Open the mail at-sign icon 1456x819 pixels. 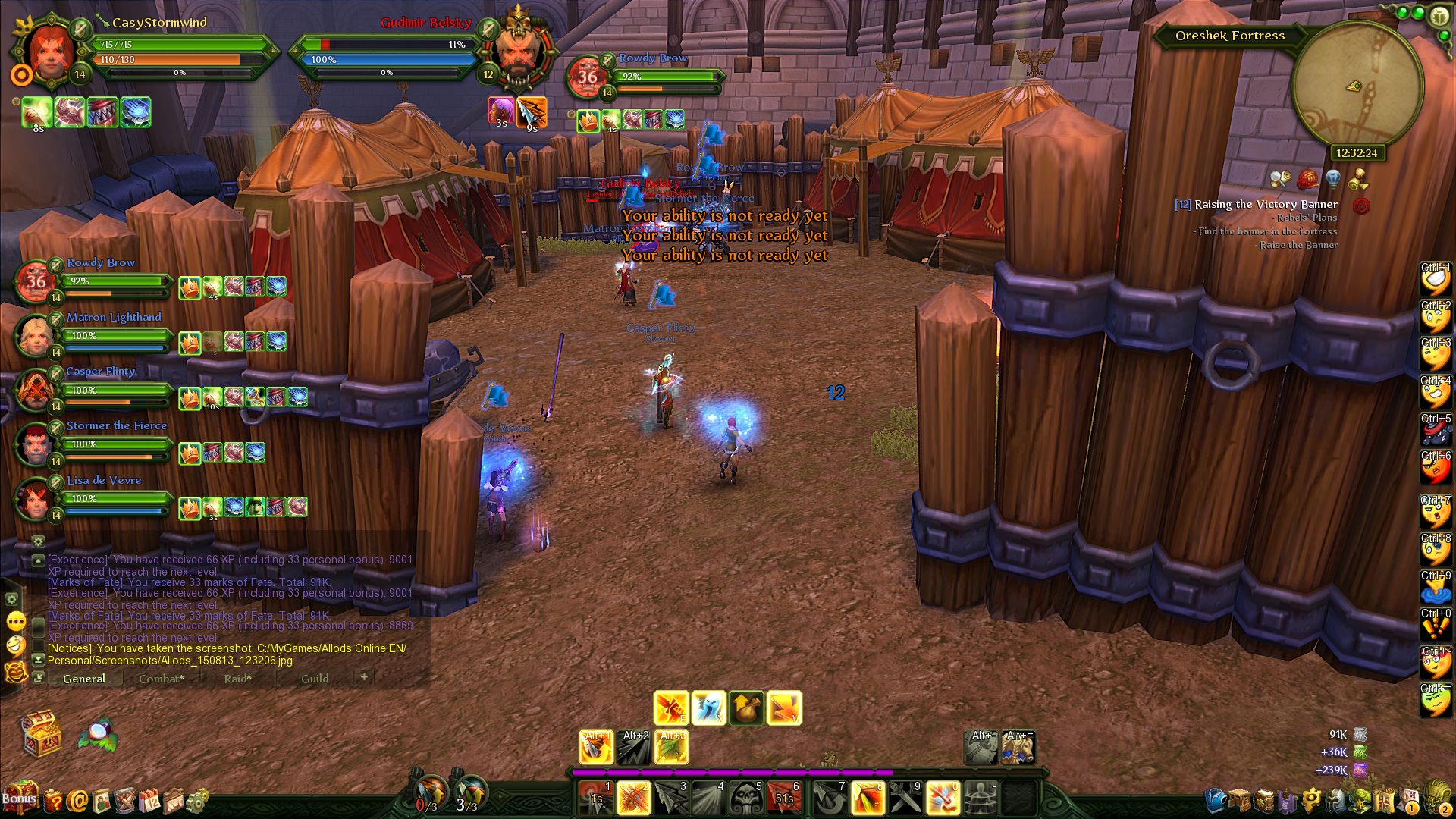(x=77, y=801)
